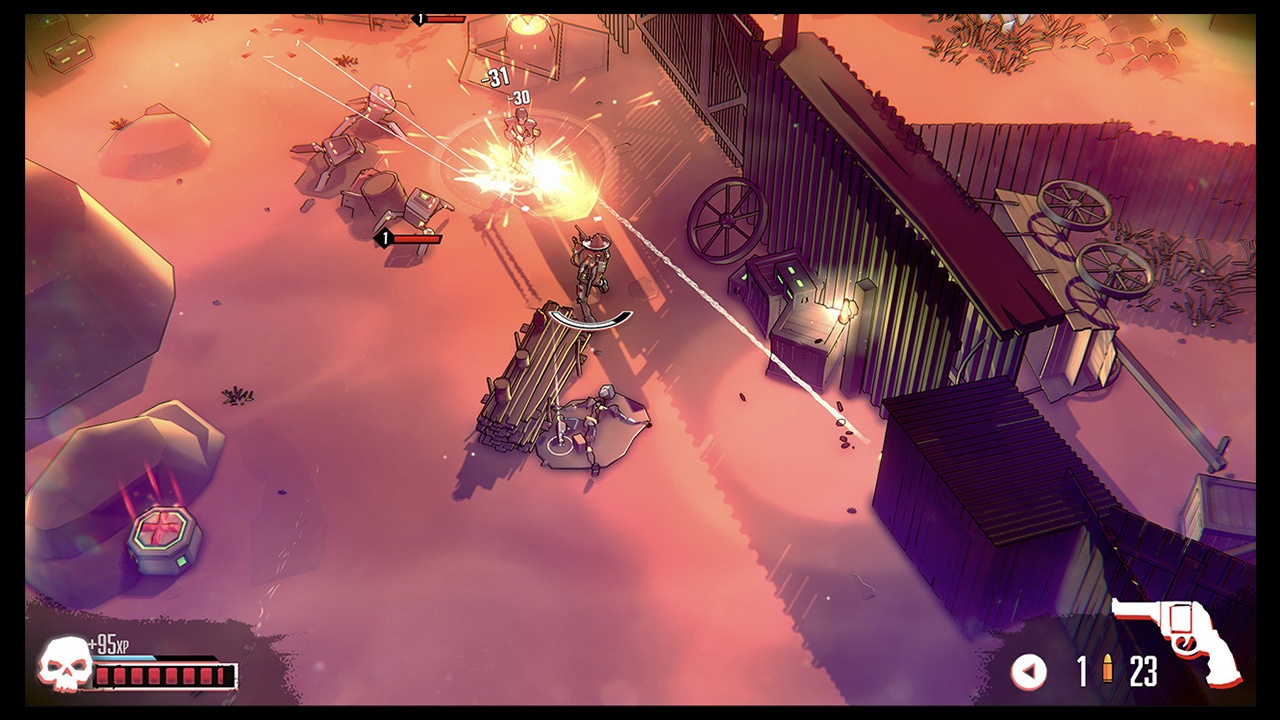Select the revolver weapon icon

tap(1182, 640)
